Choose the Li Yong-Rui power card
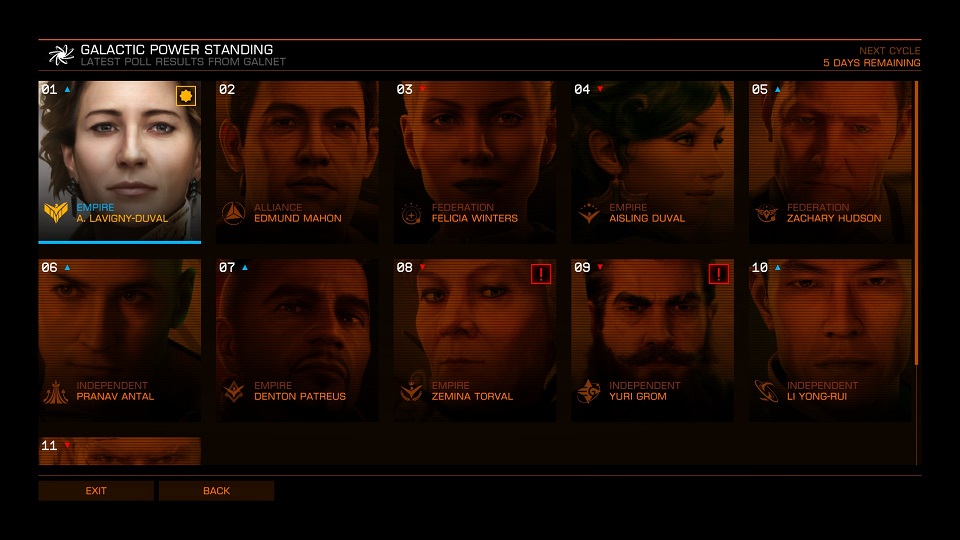The image size is (960, 540). (x=830, y=340)
